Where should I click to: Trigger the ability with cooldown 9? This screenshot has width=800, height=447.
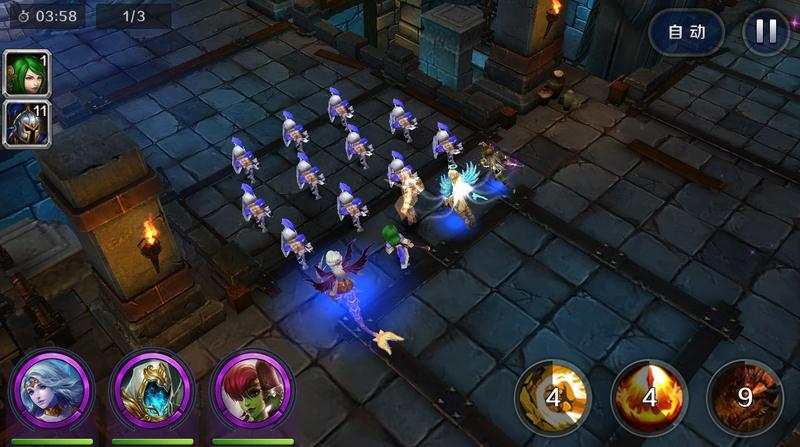744,397
